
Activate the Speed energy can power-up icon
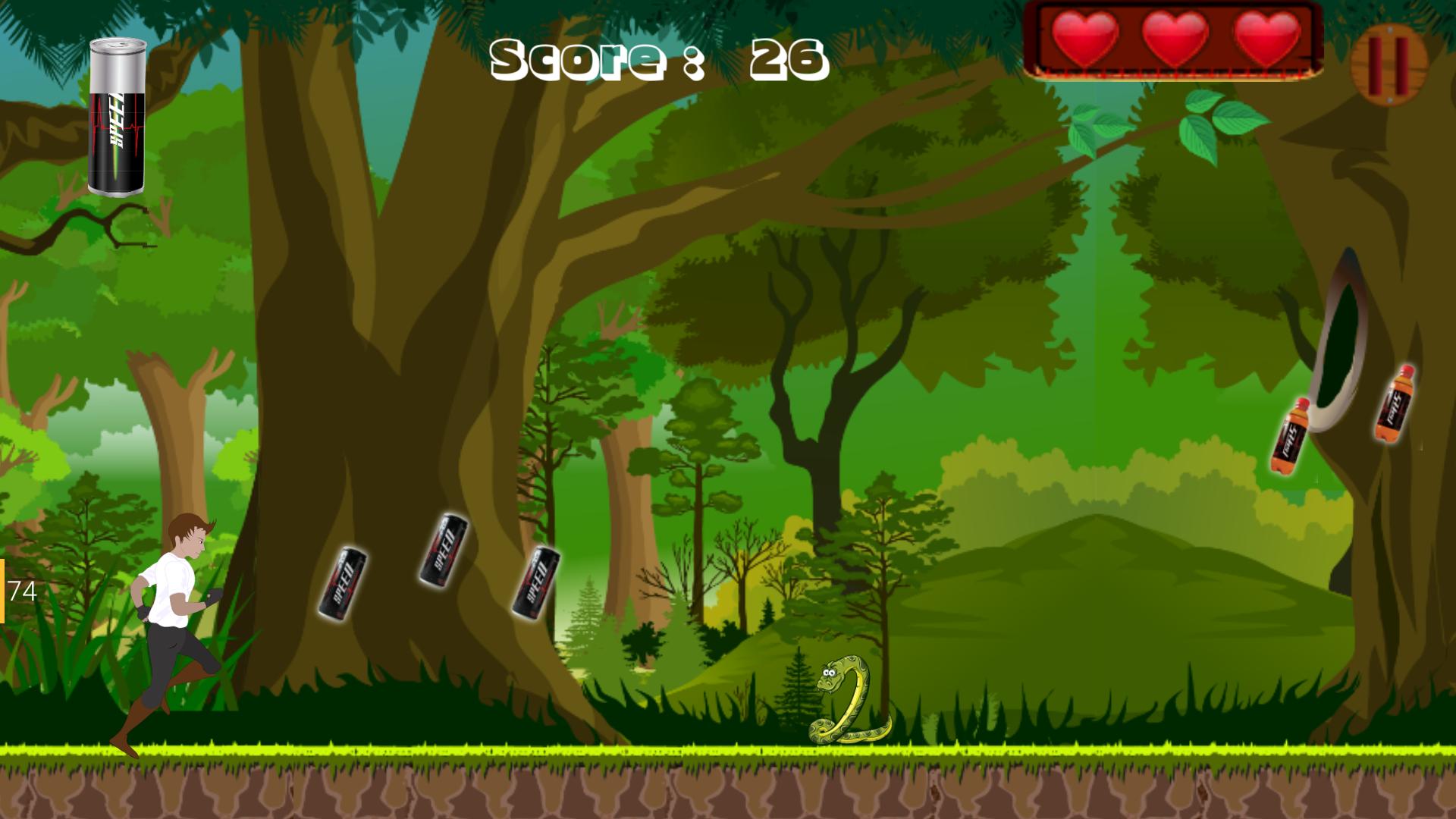click(118, 118)
